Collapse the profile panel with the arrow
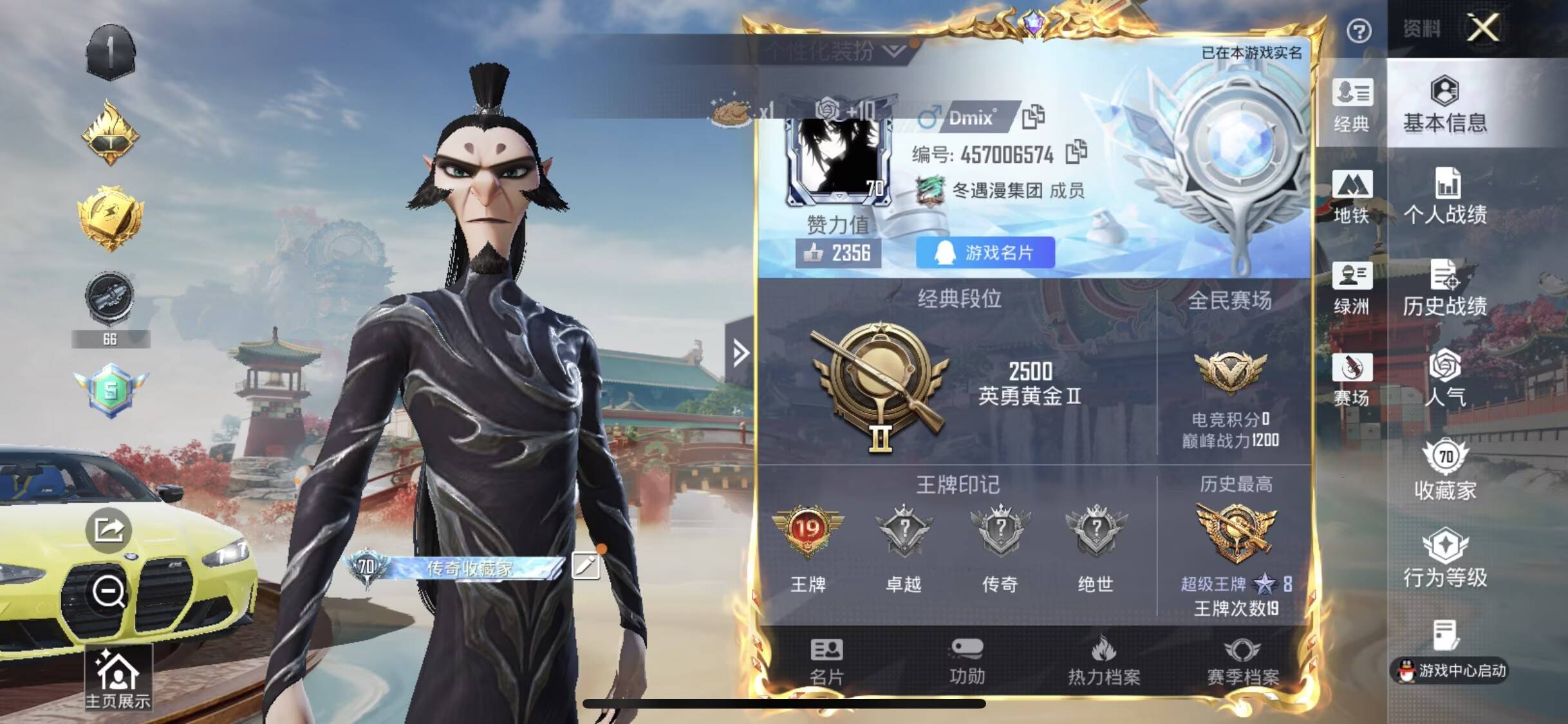This screenshot has height=724, width=1568. pyautogui.click(x=742, y=353)
